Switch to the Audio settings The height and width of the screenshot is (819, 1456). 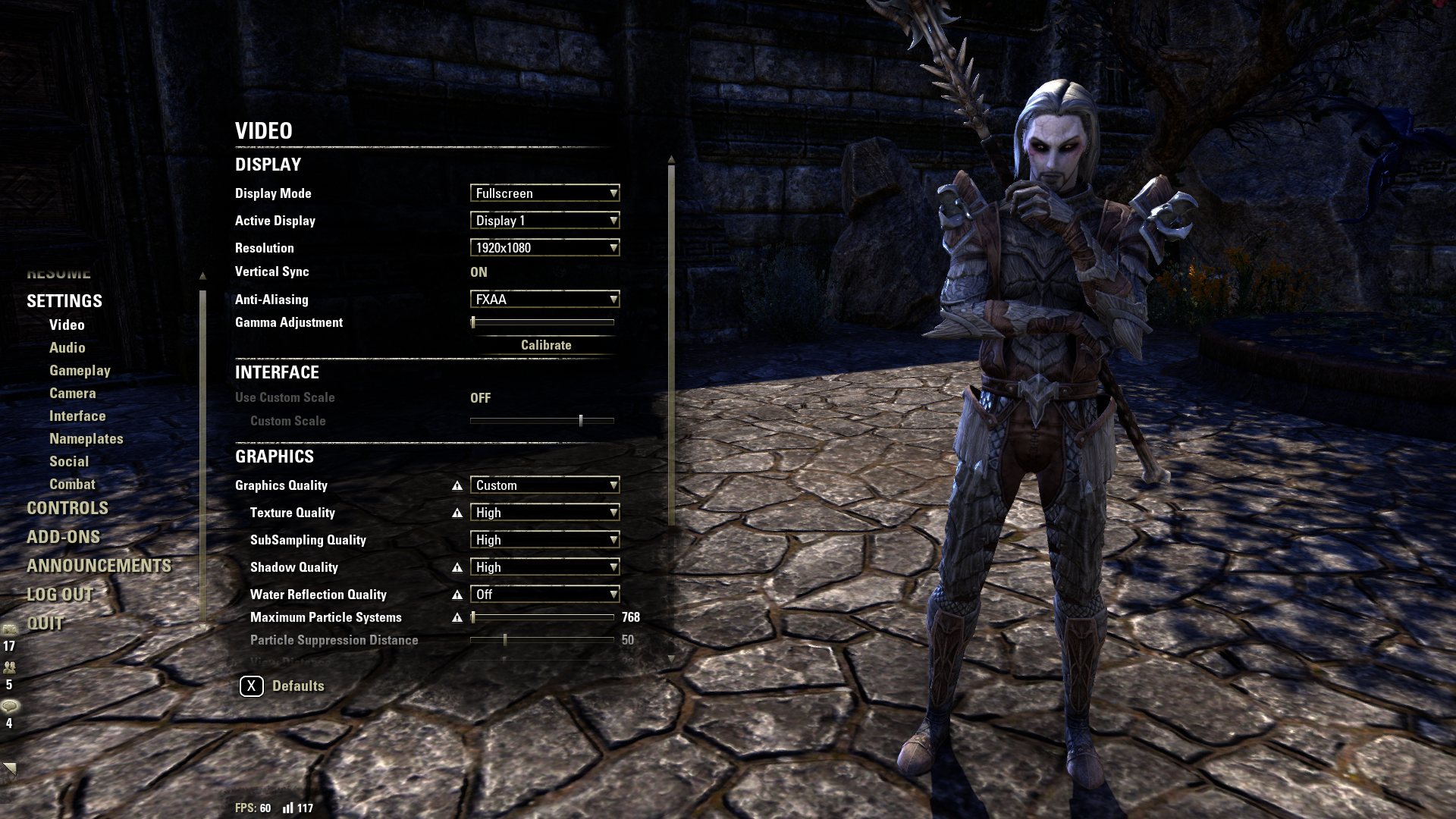pyautogui.click(x=67, y=348)
